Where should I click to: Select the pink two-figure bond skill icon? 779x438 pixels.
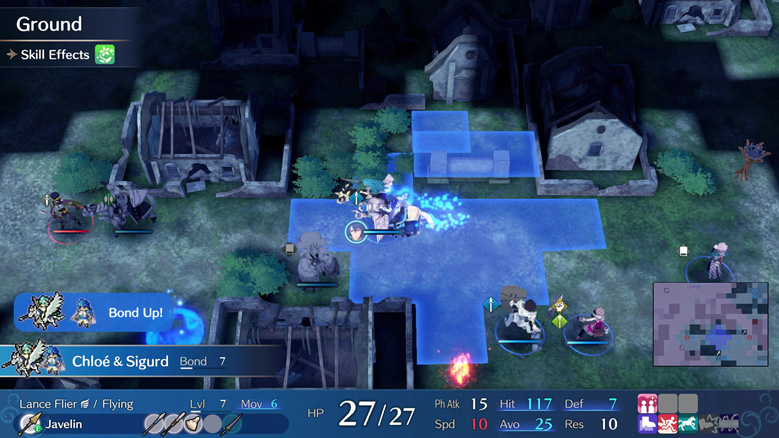[647, 404]
